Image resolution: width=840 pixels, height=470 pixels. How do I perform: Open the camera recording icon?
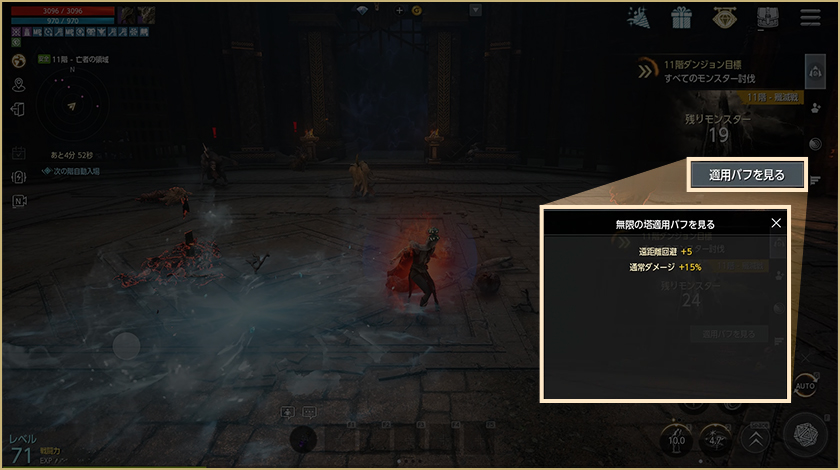point(19,201)
